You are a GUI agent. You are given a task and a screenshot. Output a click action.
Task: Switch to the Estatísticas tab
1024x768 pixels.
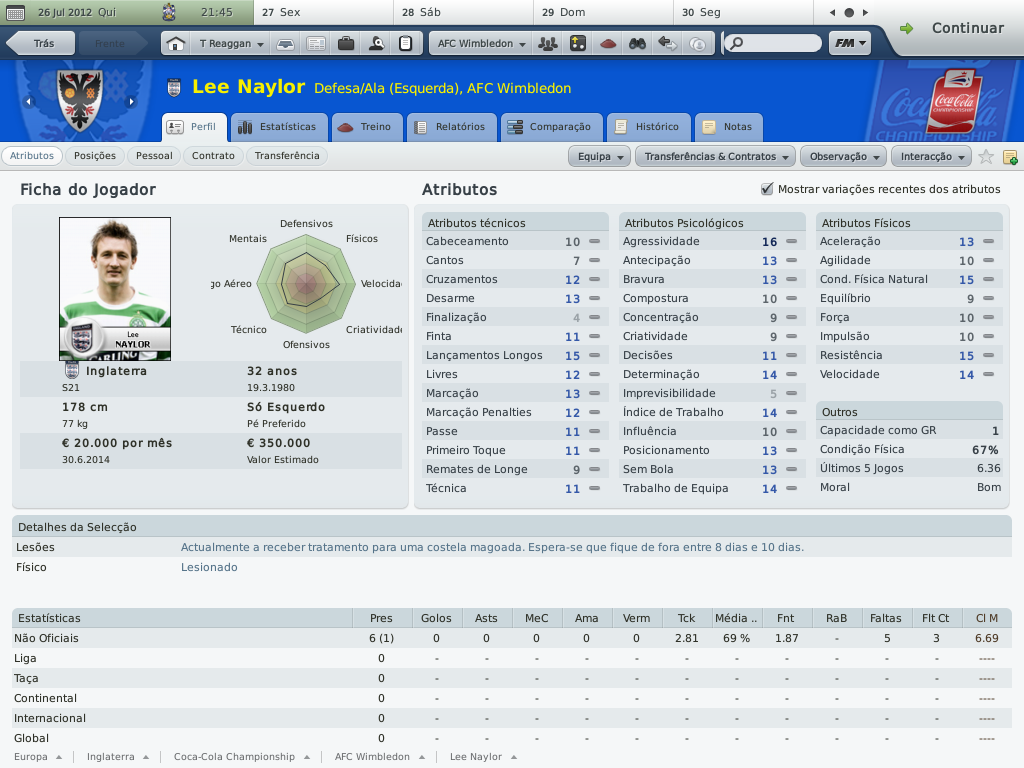coord(279,127)
